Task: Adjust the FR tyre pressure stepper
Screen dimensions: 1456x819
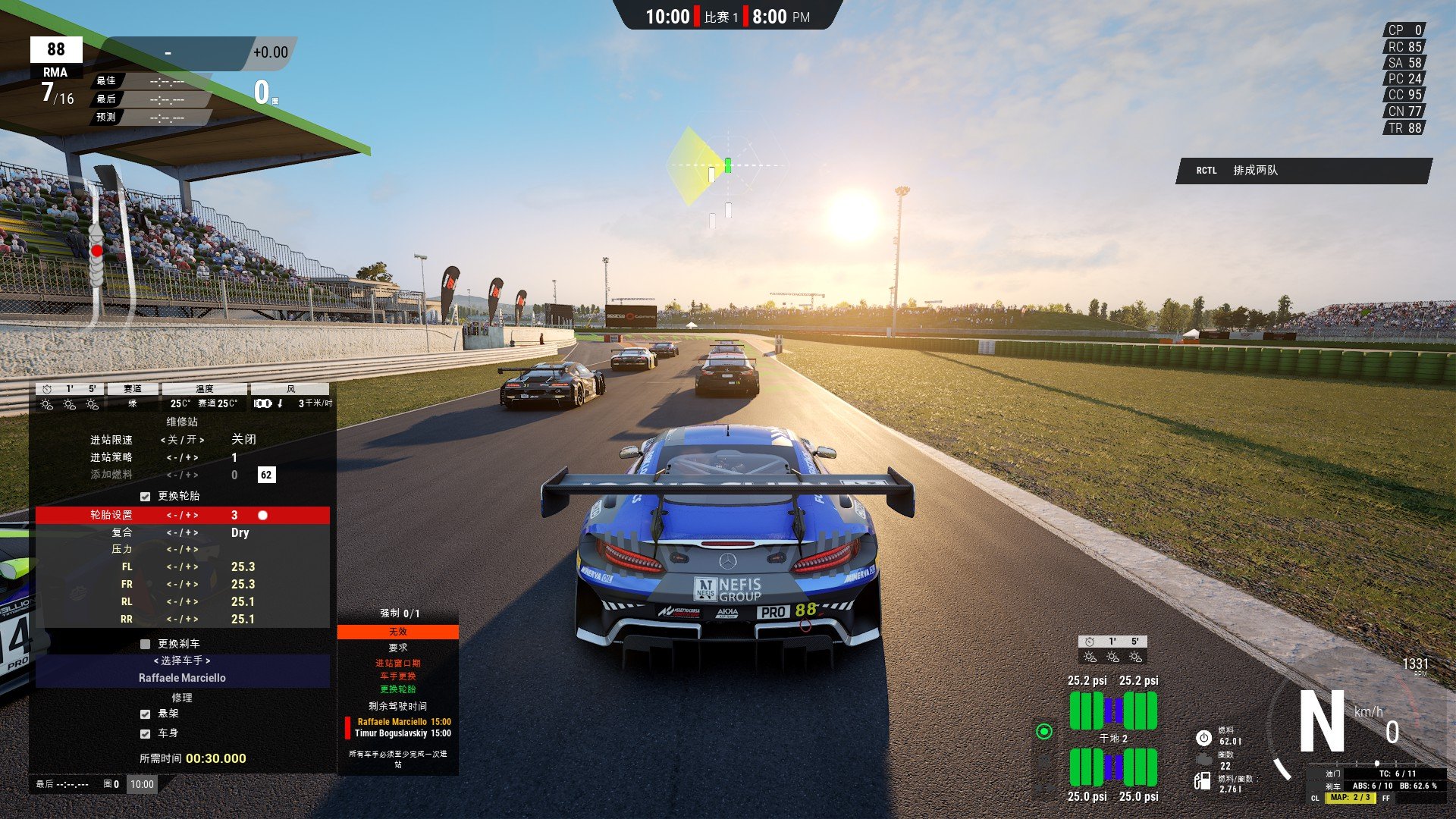Action: tap(182, 585)
